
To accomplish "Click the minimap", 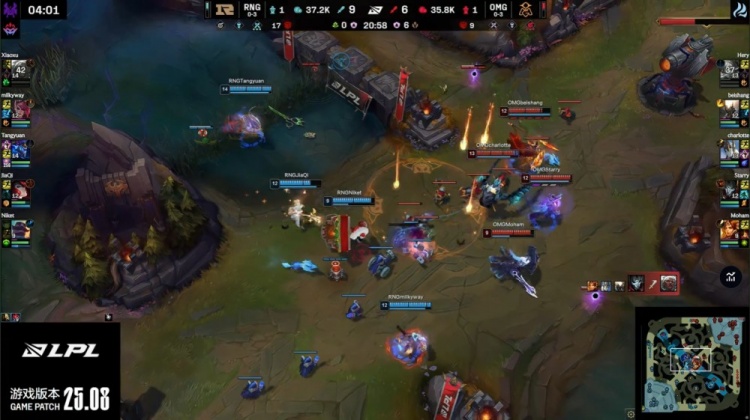I will [x=691, y=363].
